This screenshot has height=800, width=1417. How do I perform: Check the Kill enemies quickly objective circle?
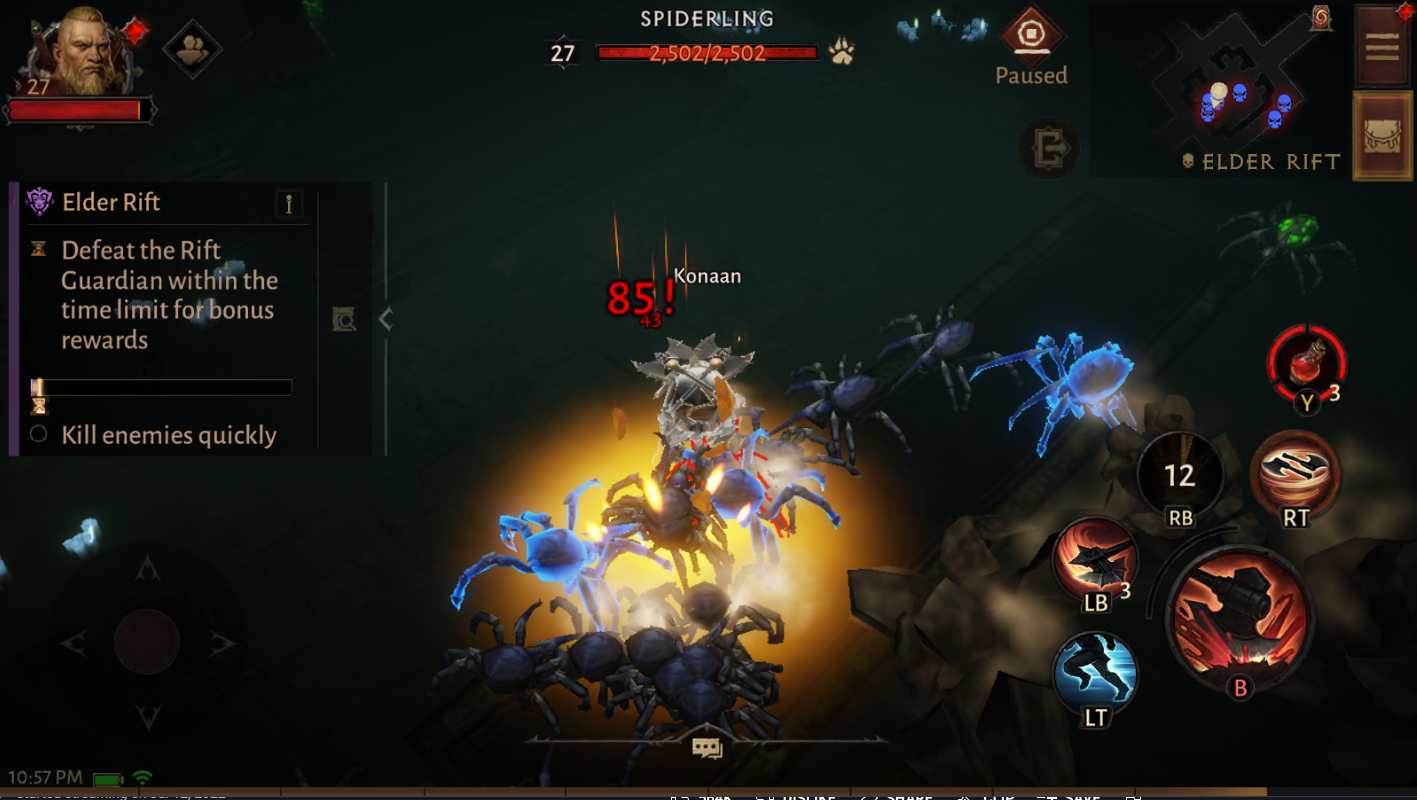tap(36, 435)
